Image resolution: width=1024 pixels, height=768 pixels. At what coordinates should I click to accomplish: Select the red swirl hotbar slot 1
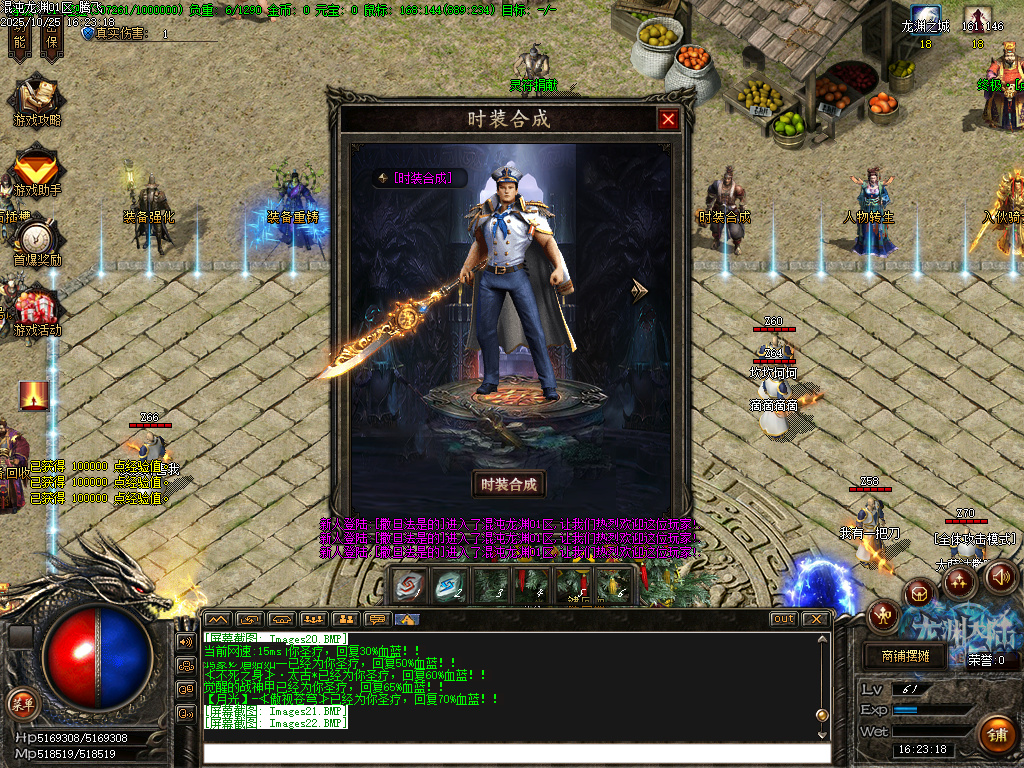pos(409,585)
